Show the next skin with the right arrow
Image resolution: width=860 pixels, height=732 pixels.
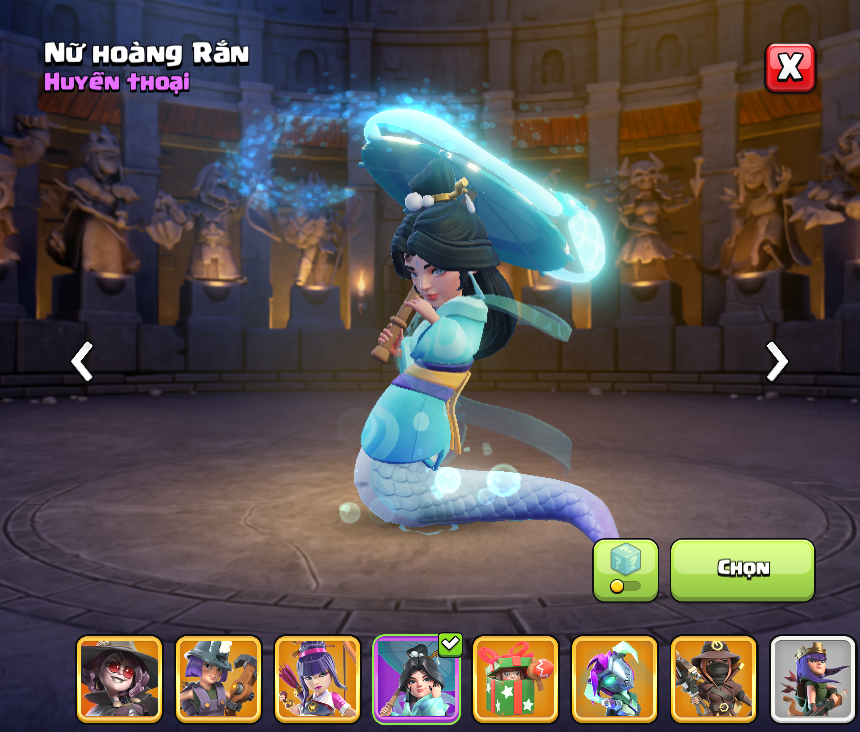pyautogui.click(x=776, y=361)
